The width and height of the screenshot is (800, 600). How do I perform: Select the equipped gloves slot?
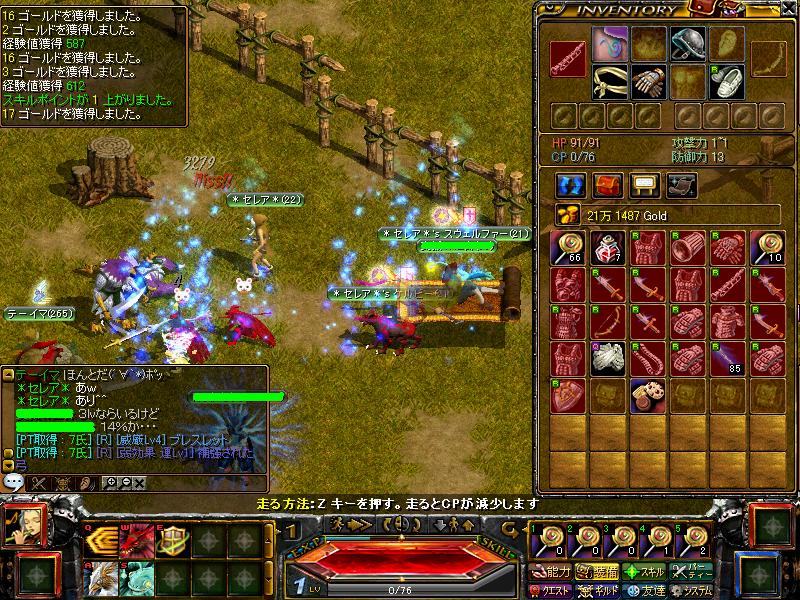point(648,81)
